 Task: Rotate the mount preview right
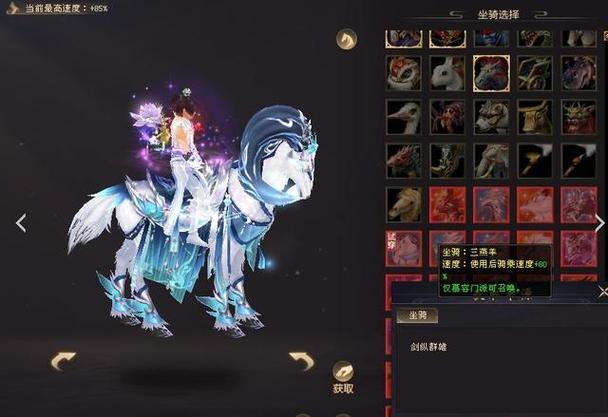[301, 360]
